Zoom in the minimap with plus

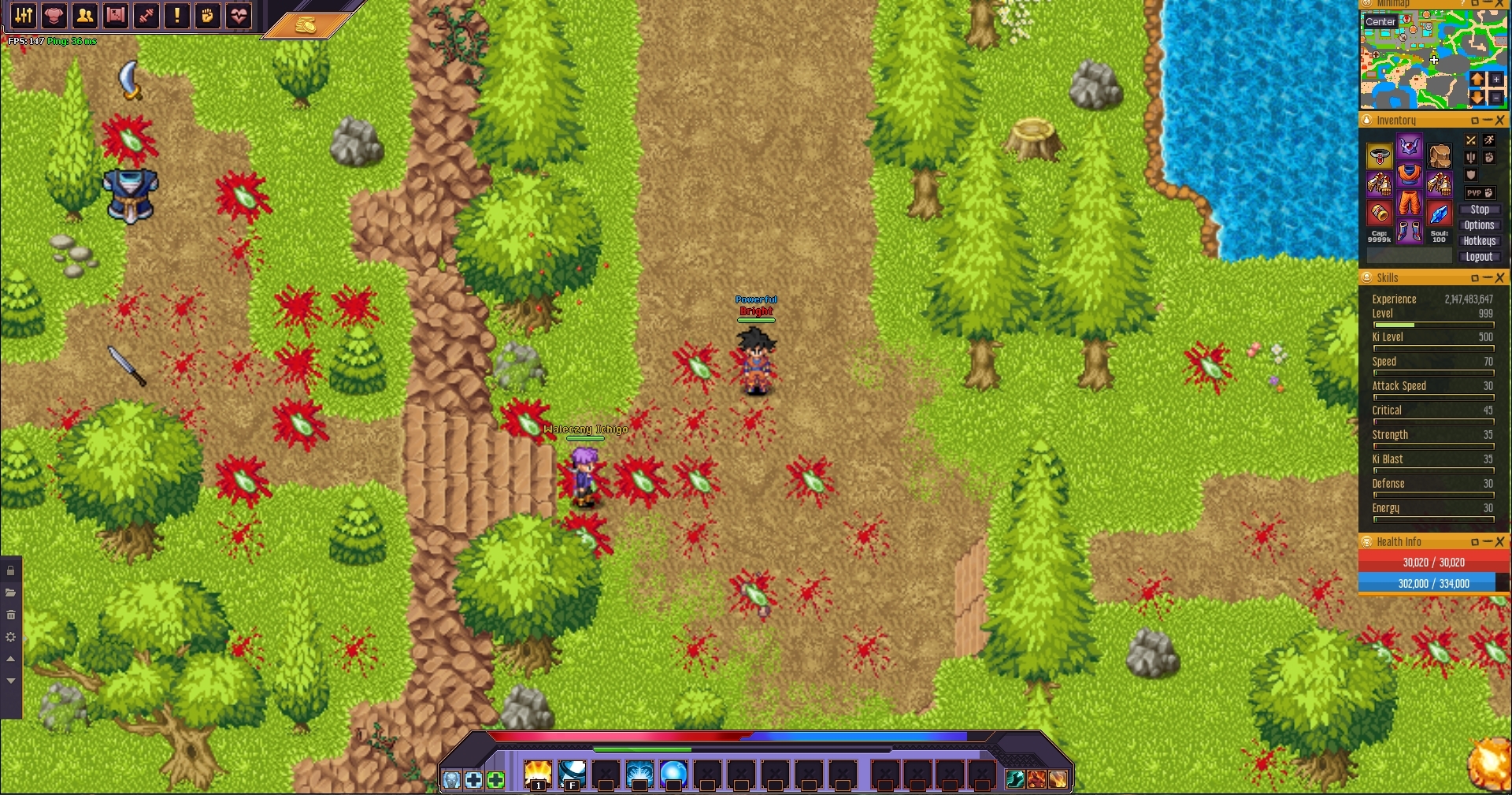pos(1495,80)
